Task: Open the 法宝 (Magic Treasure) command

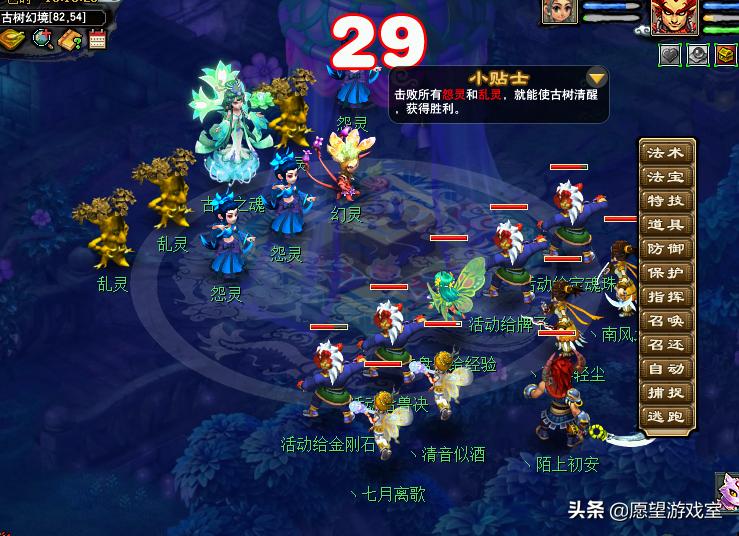Action: pyautogui.click(x=665, y=177)
